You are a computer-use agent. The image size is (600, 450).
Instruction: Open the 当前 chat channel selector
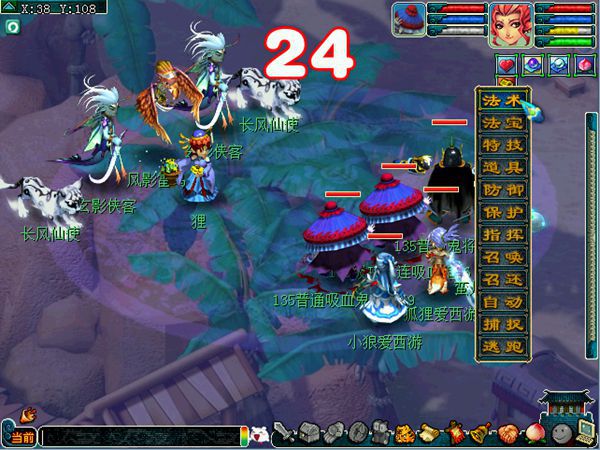click(22, 437)
